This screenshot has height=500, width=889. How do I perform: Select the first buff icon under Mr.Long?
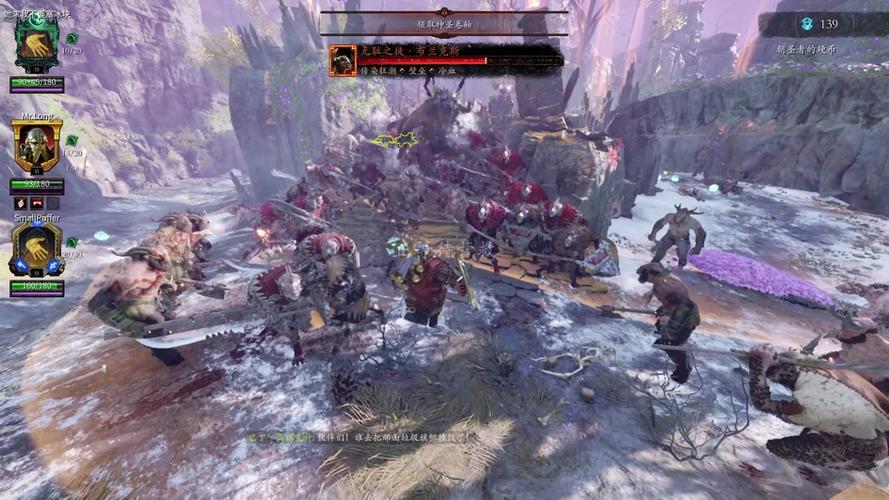click(x=20, y=203)
